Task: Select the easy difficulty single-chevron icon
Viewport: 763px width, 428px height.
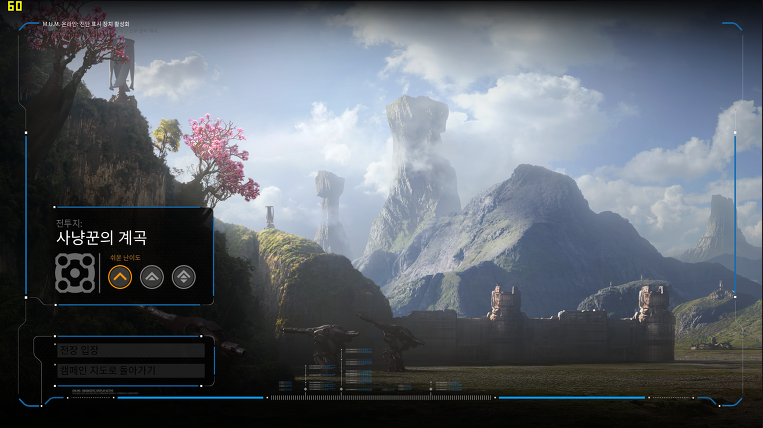Action: pyautogui.click(x=120, y=276)
